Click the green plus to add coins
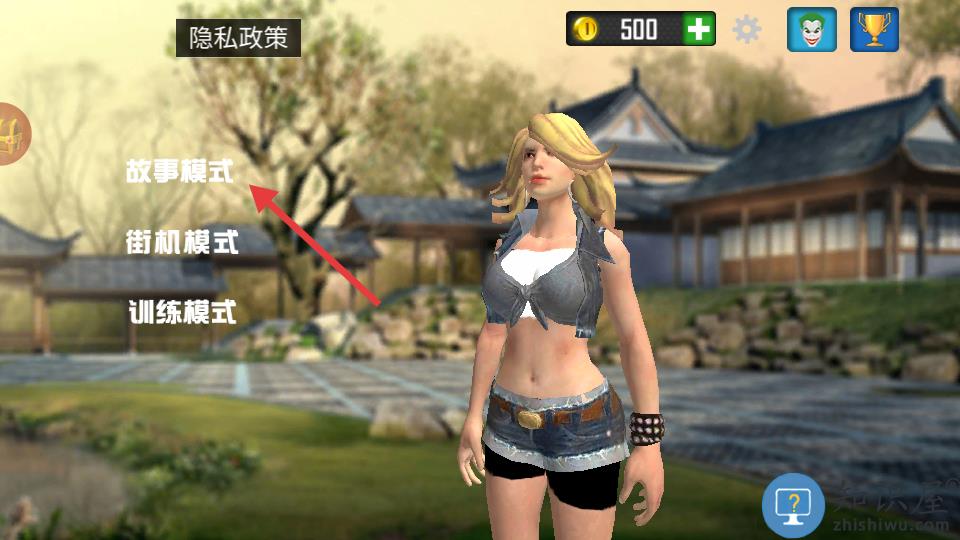This screenshot has width=960, height=540. 699,29
